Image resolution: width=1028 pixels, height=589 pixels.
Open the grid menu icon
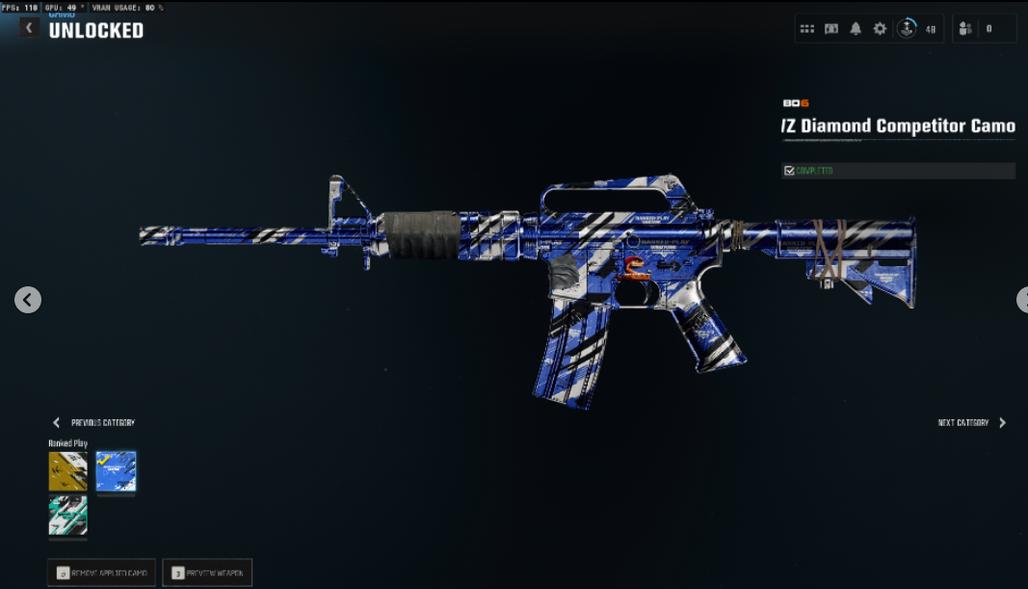pyautogui.click(x=807, y=29)
